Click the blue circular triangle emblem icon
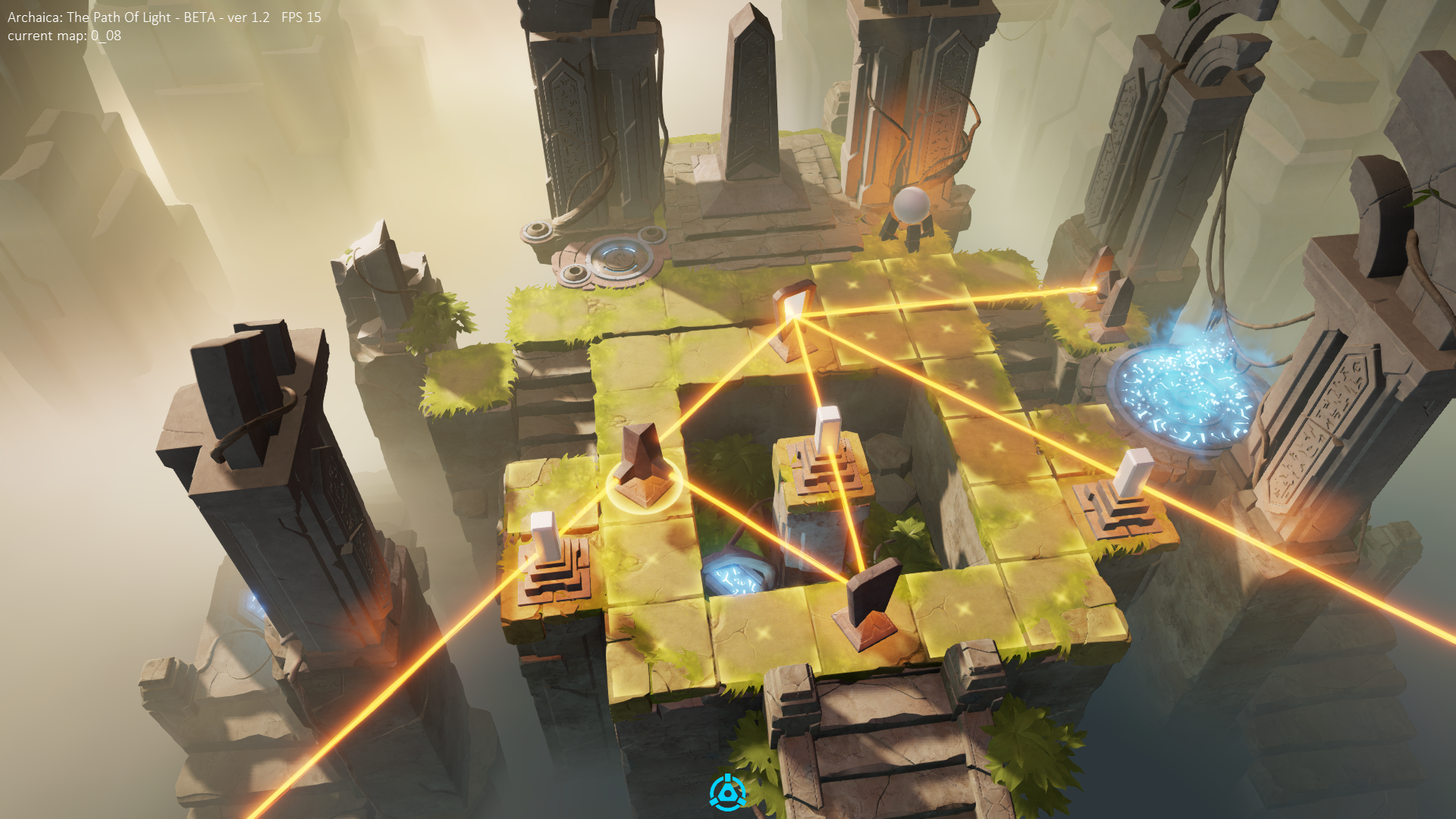Image resolution: width=1456 pixels, height=819 pixels. (x=727, y=792)
